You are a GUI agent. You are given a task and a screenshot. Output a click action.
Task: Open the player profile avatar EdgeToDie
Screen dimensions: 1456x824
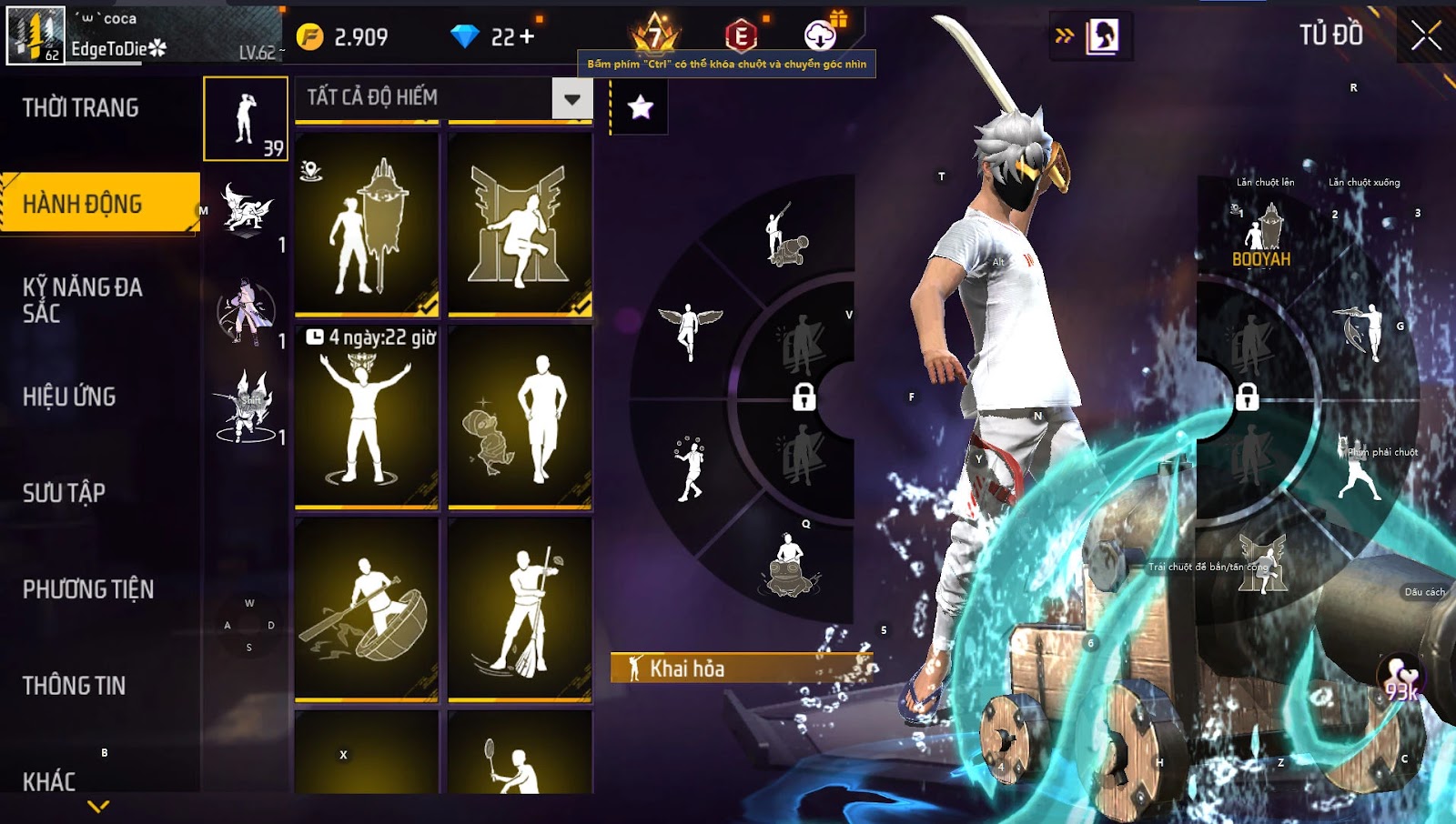coord(36,35)
